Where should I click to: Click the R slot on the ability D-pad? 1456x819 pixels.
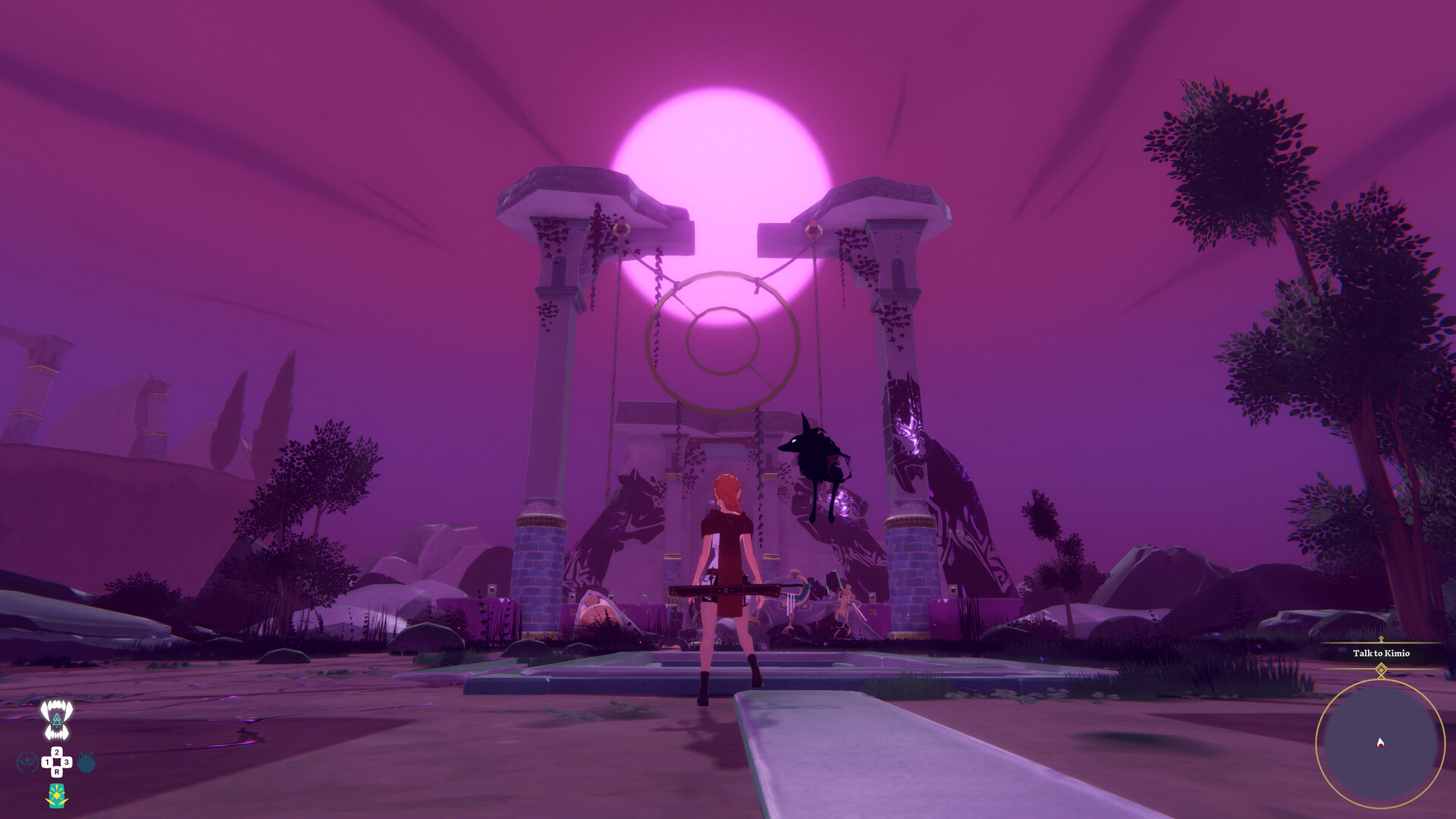point(57,771)
